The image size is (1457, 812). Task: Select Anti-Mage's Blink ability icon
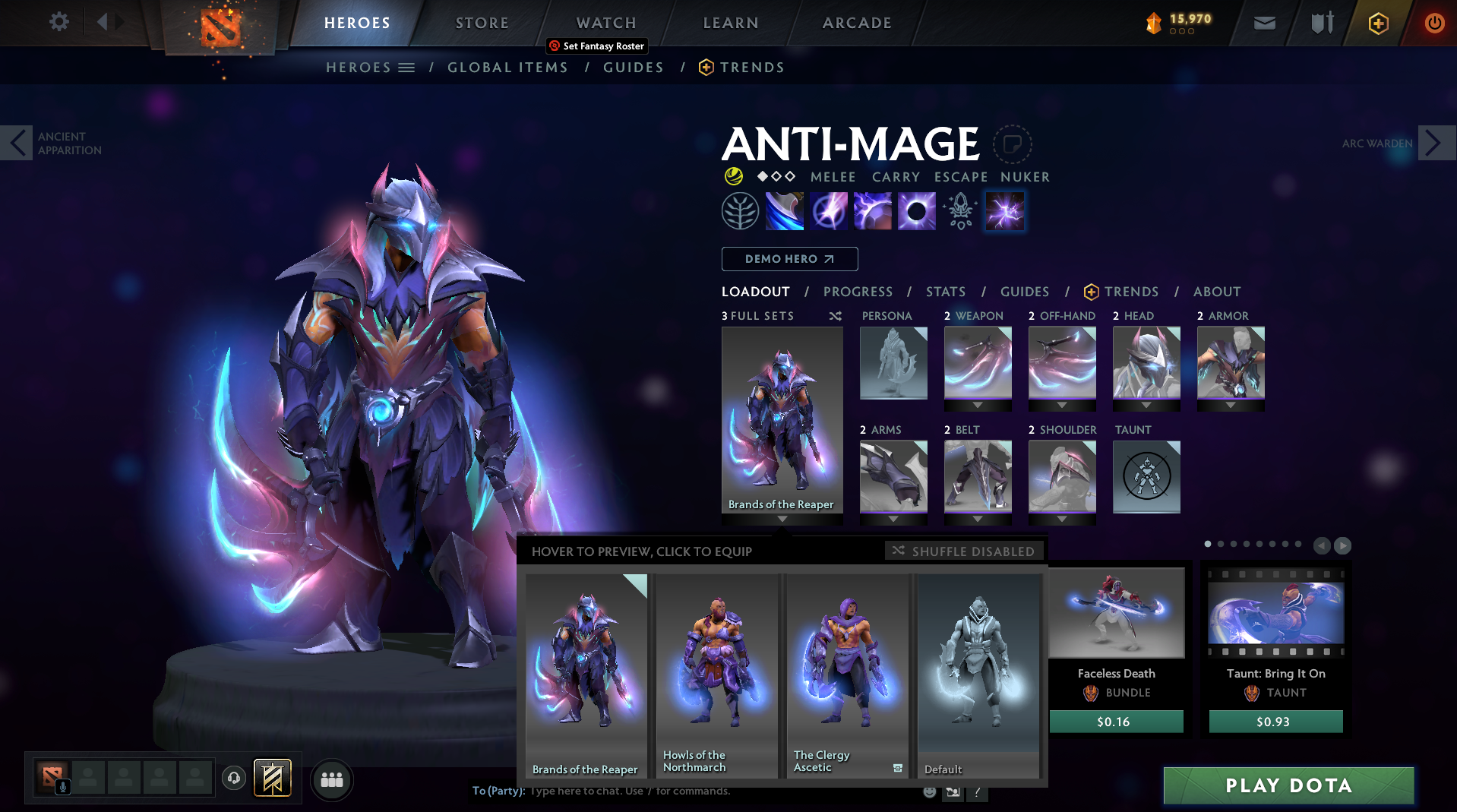[829, 210]
